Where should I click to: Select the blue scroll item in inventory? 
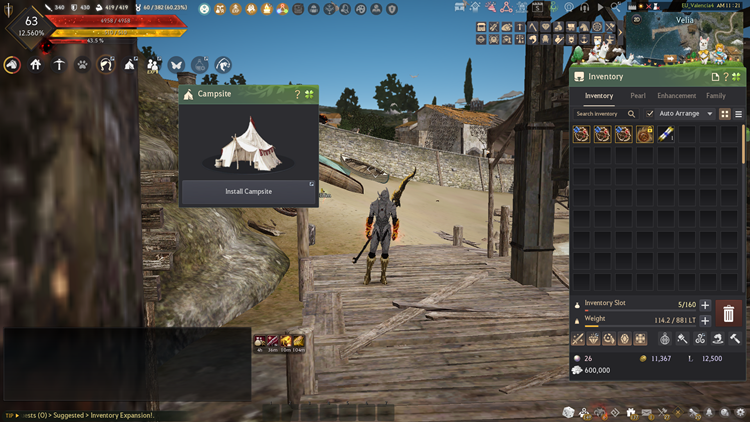tap(665, 134)
